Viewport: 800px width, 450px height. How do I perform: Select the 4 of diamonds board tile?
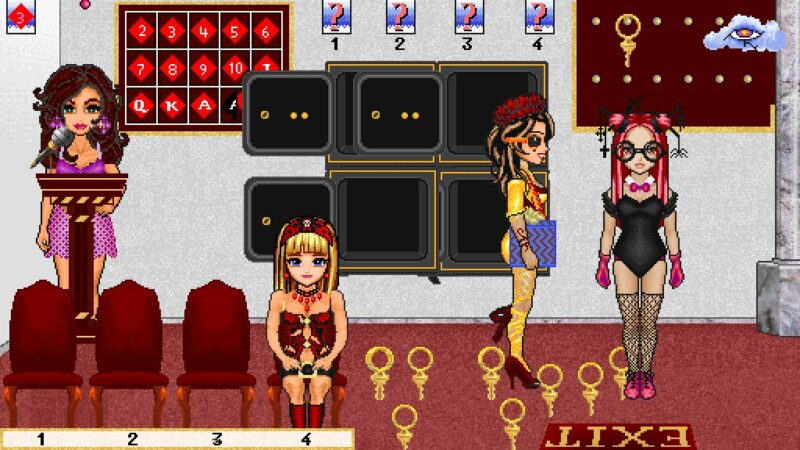pyautogui.click(x=204, y=30)
